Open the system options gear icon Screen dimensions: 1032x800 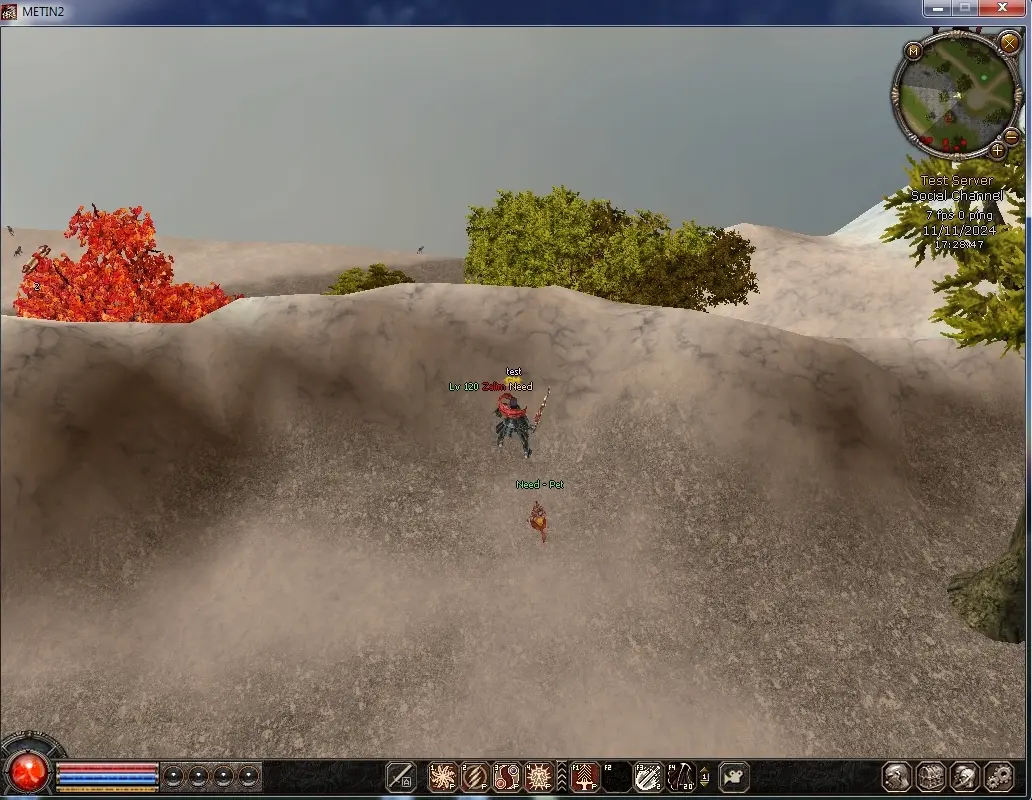coord(998,776)
